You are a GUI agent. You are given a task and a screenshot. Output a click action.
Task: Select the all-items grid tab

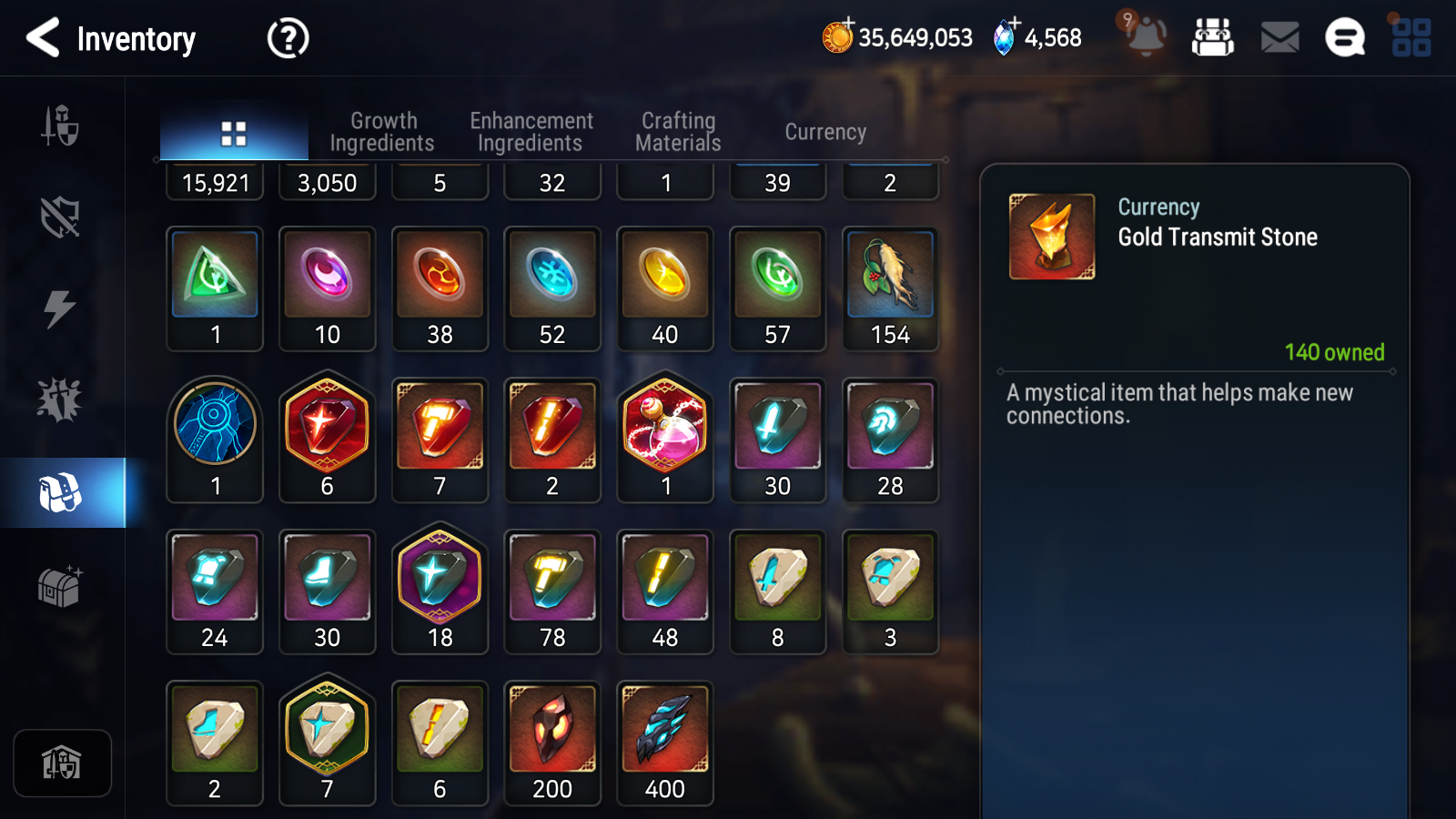click(234, 134)
